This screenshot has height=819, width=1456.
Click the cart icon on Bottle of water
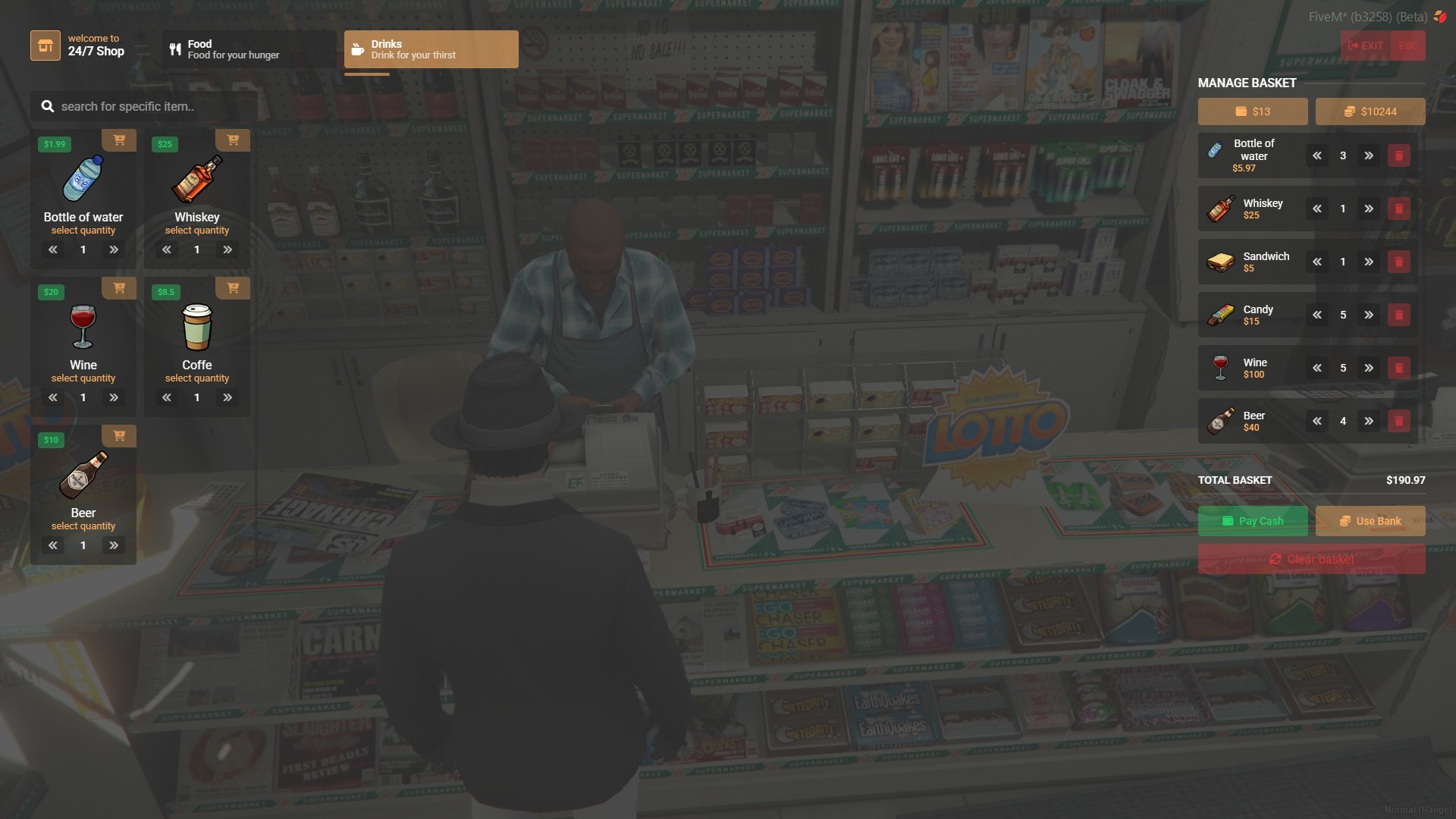pyautogui.click(x=119, y=140)
